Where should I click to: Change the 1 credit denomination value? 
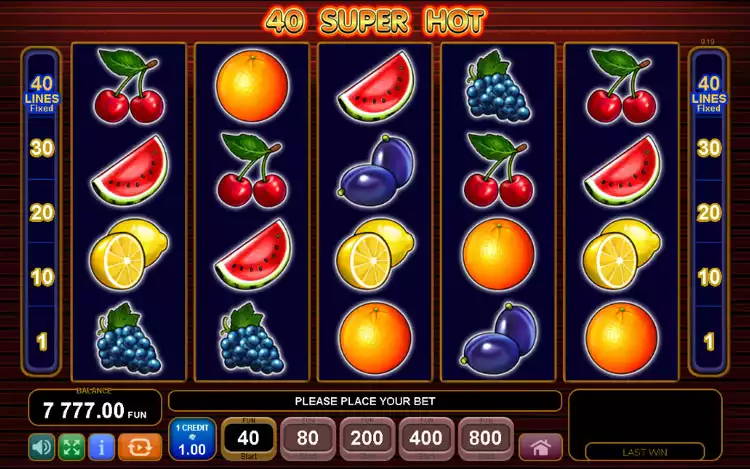[191, 440]
